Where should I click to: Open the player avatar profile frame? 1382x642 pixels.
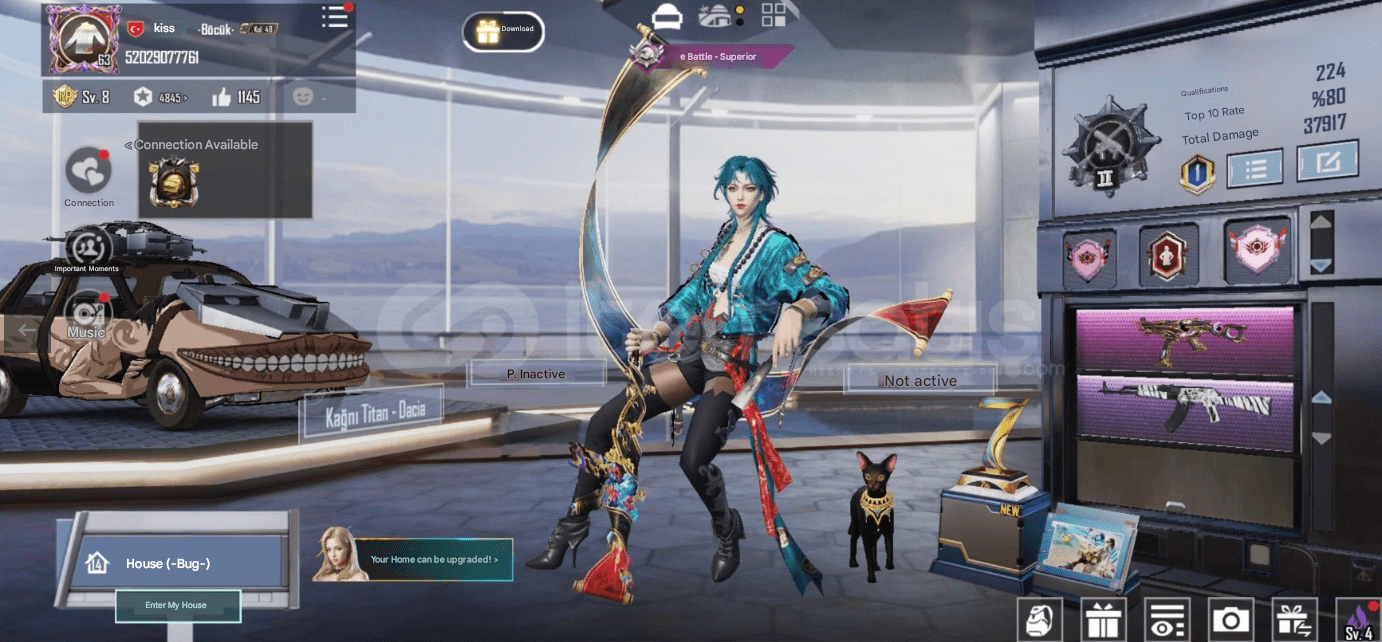coord(84,39)
